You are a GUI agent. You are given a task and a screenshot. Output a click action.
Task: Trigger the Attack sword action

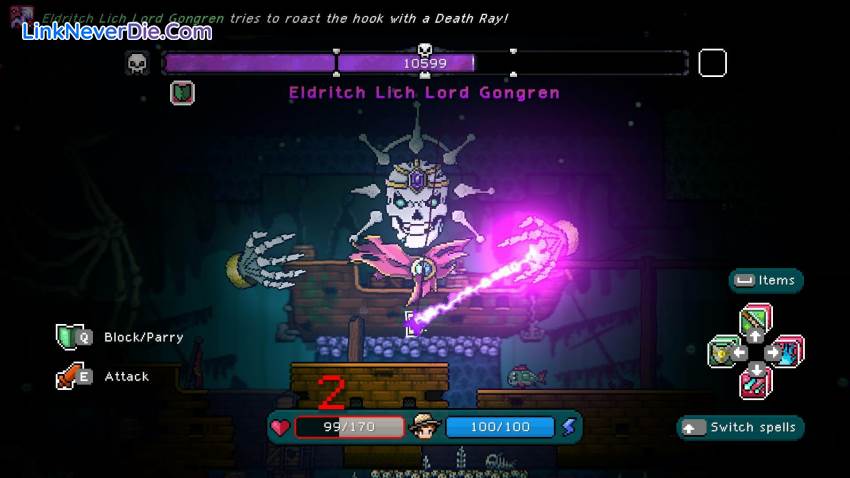coord(70,376)
